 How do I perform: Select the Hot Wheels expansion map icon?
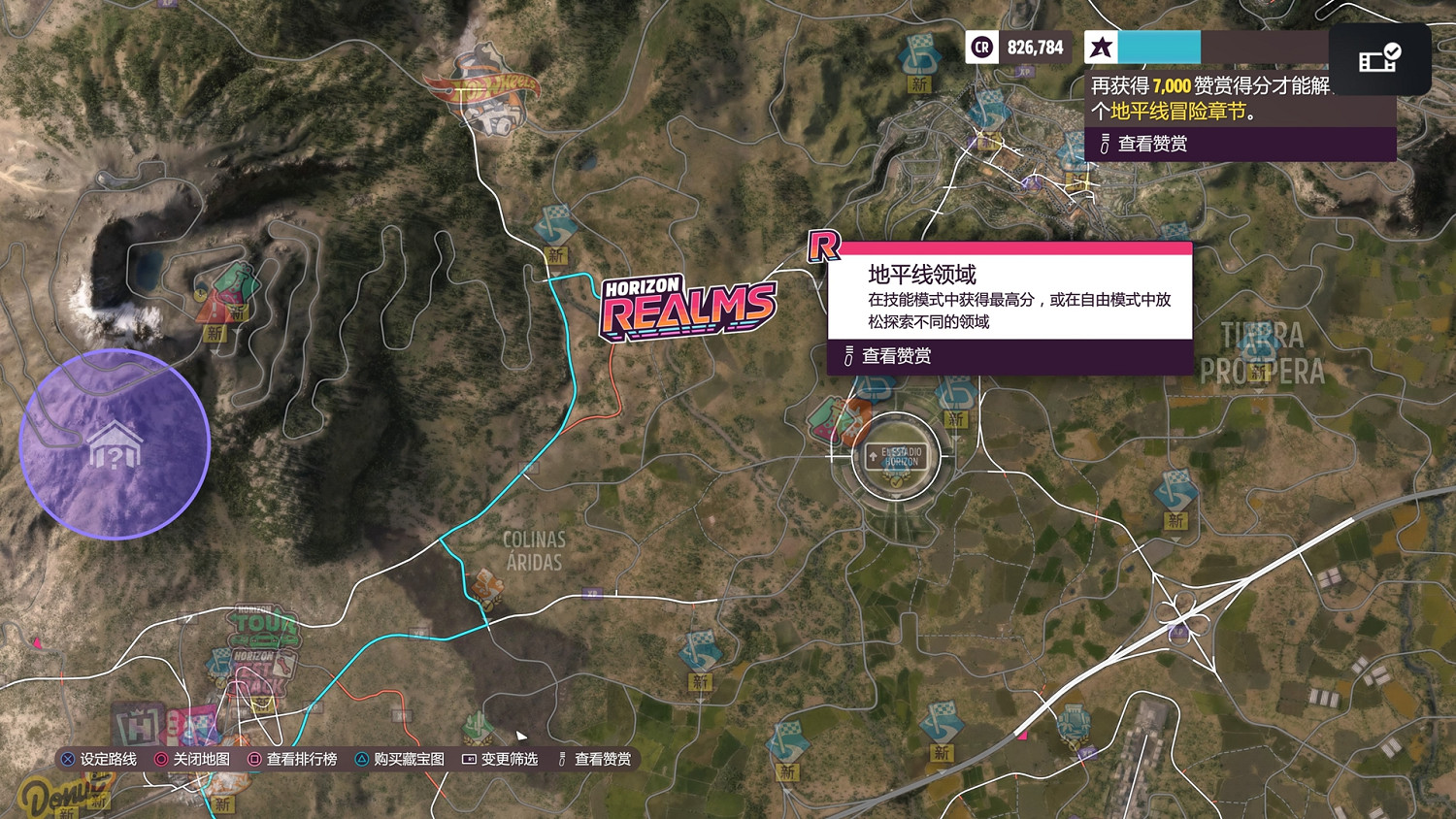[x=482, y=85]
